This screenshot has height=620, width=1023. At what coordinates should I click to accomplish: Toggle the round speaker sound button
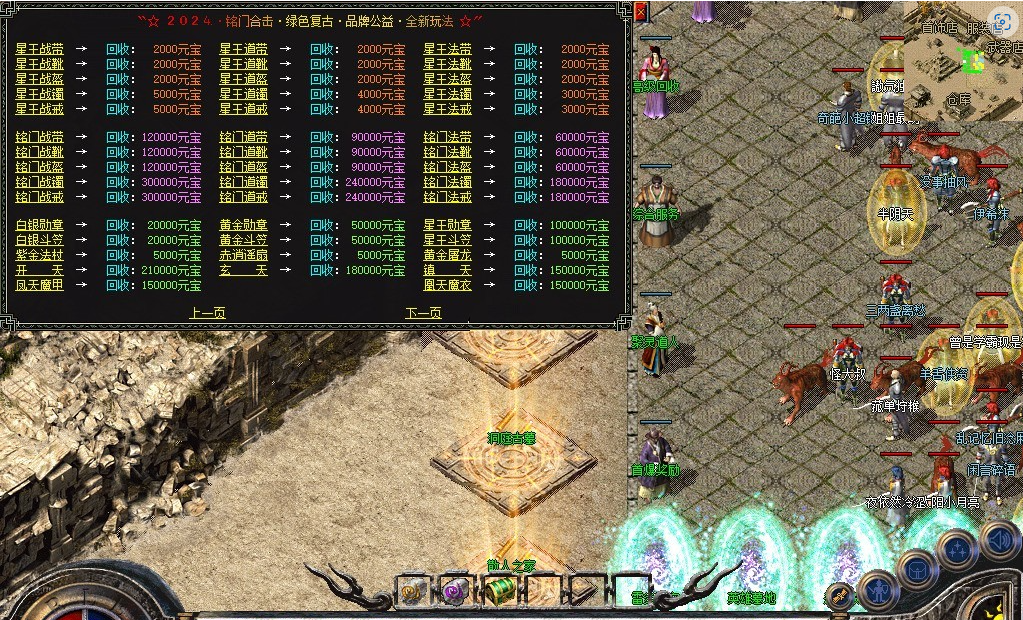tap(1001, 542)
